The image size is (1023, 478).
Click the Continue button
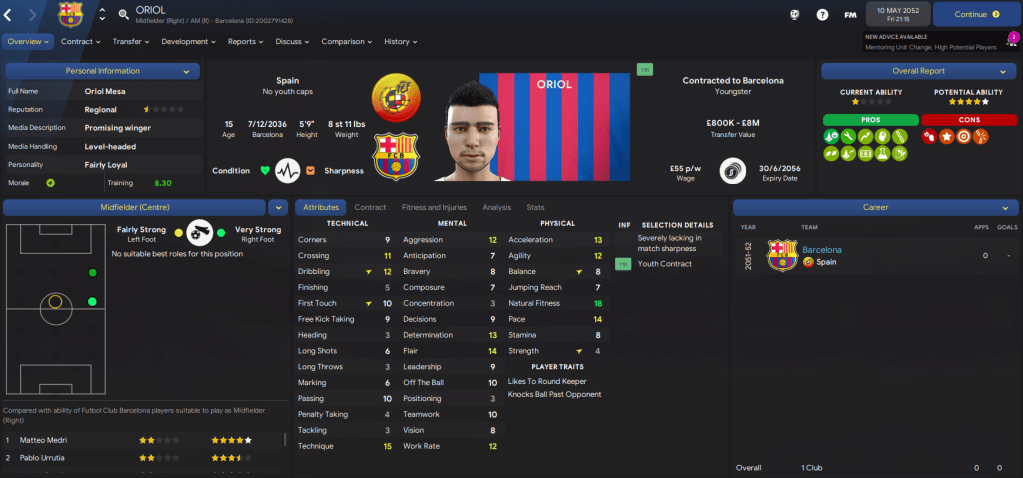point(977,14)
